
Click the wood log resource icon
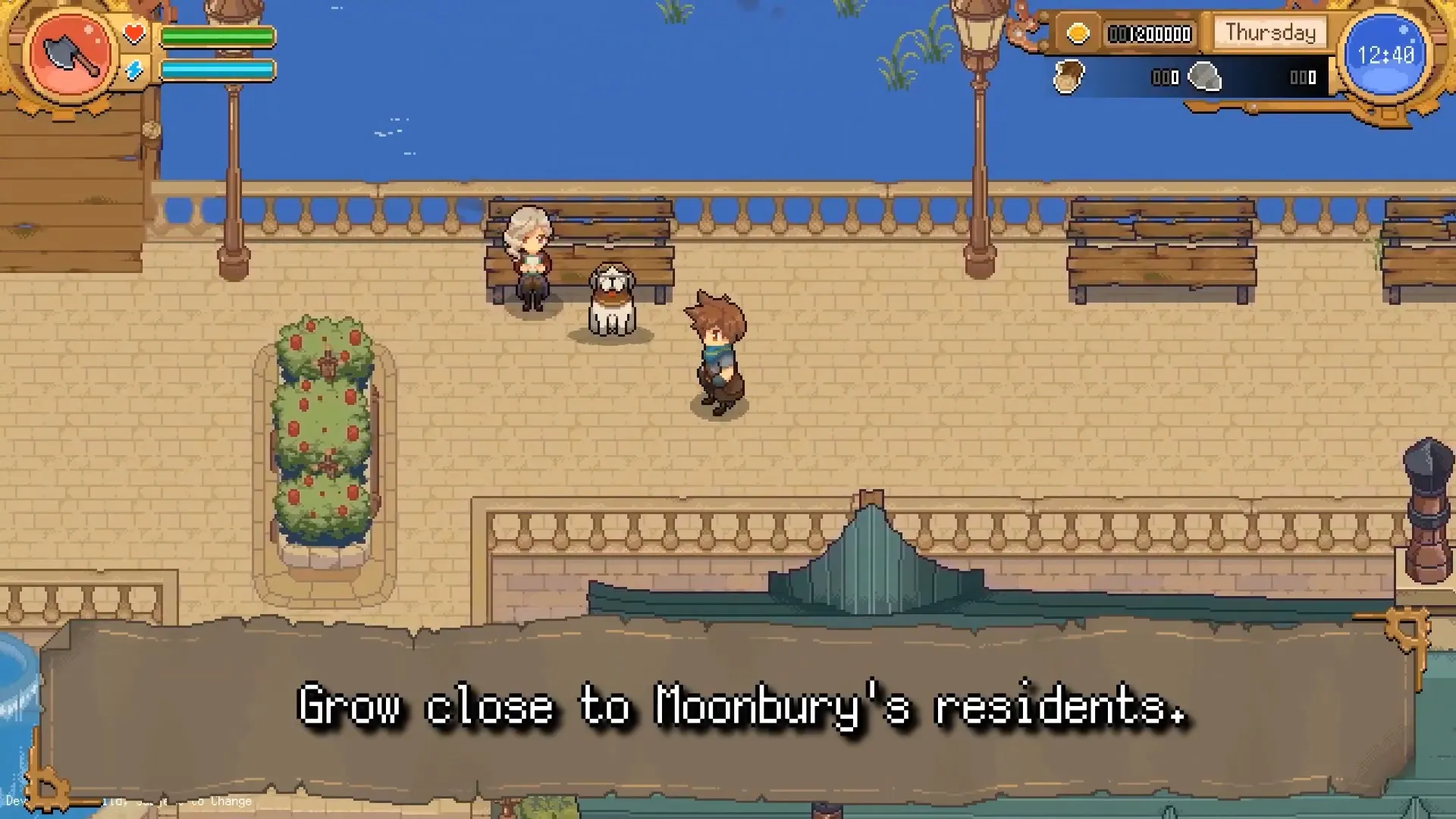[1069, 77]
